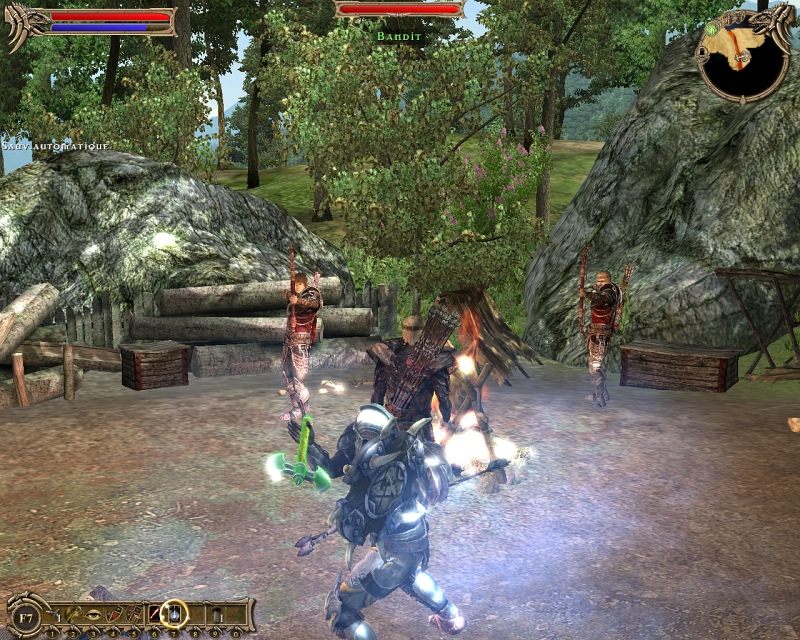Use the helmet item in the hotbar

75,613
